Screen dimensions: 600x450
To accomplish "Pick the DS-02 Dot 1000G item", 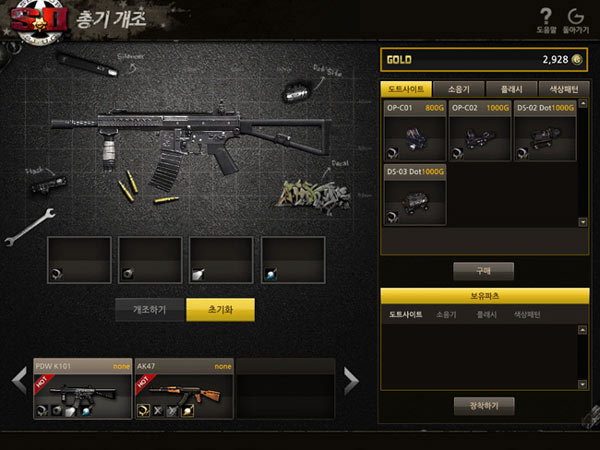I will coord(544,131).
